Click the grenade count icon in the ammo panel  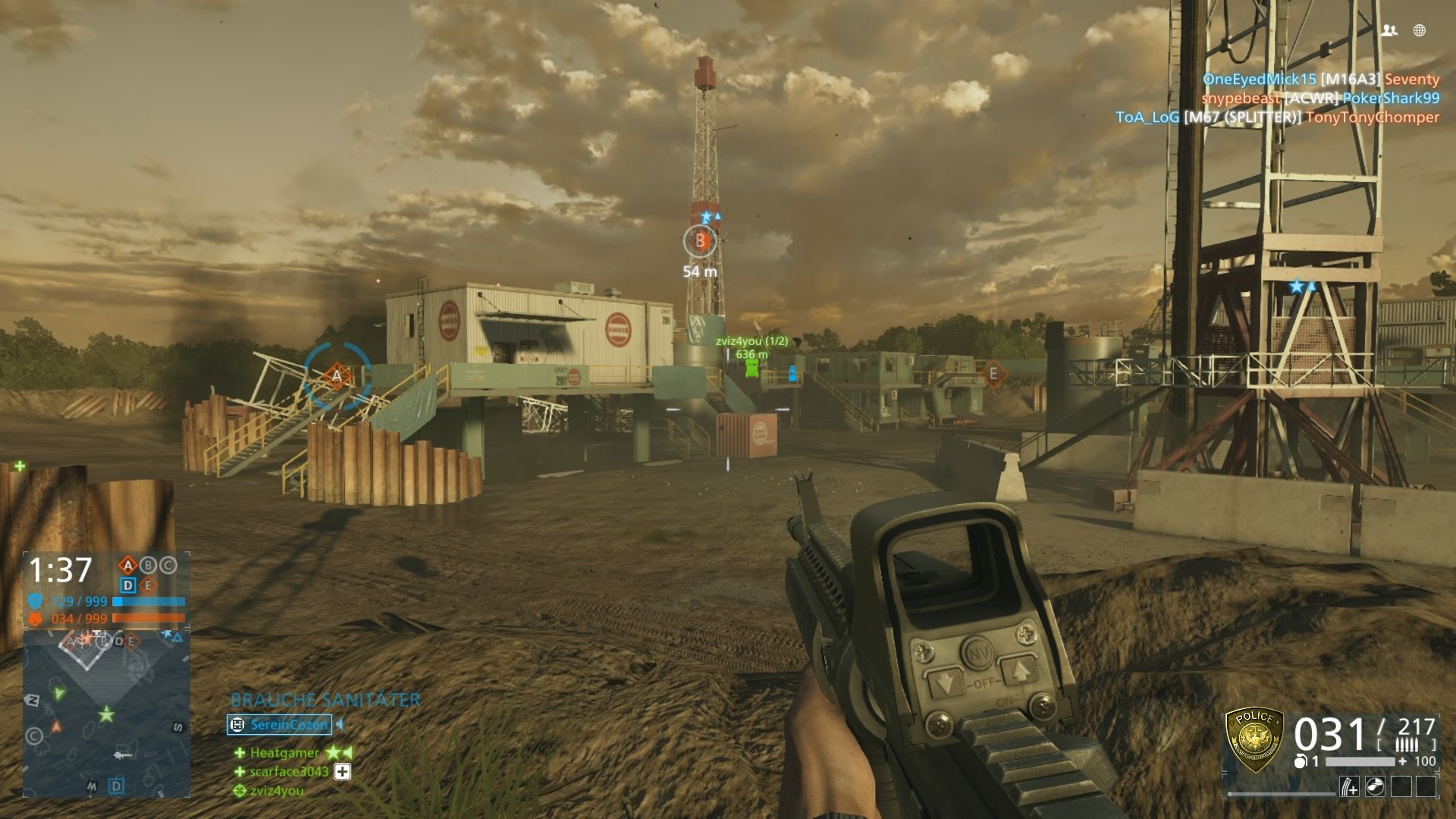point(1301,761)
